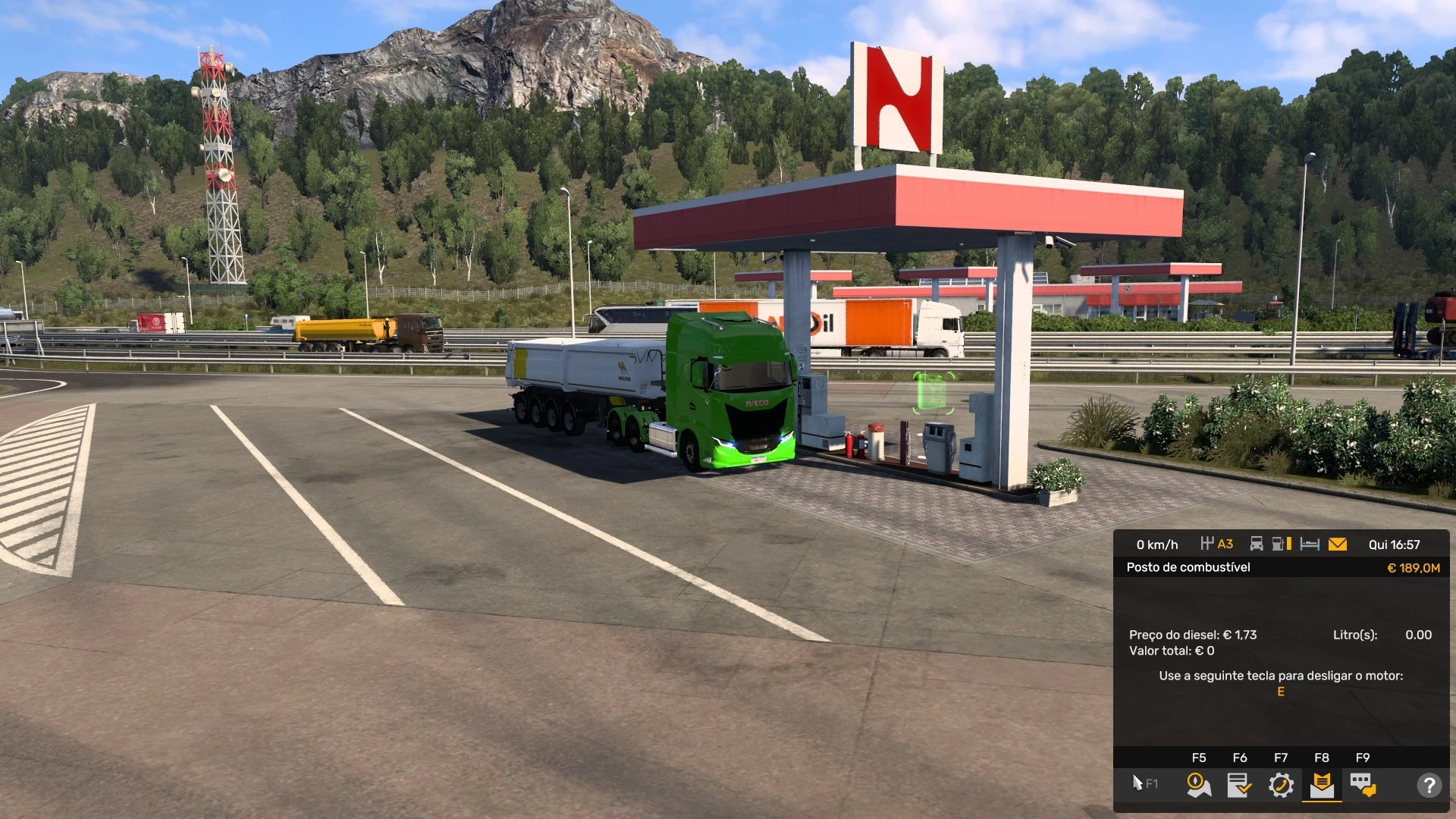Click the truck damage status icon

1257,544
